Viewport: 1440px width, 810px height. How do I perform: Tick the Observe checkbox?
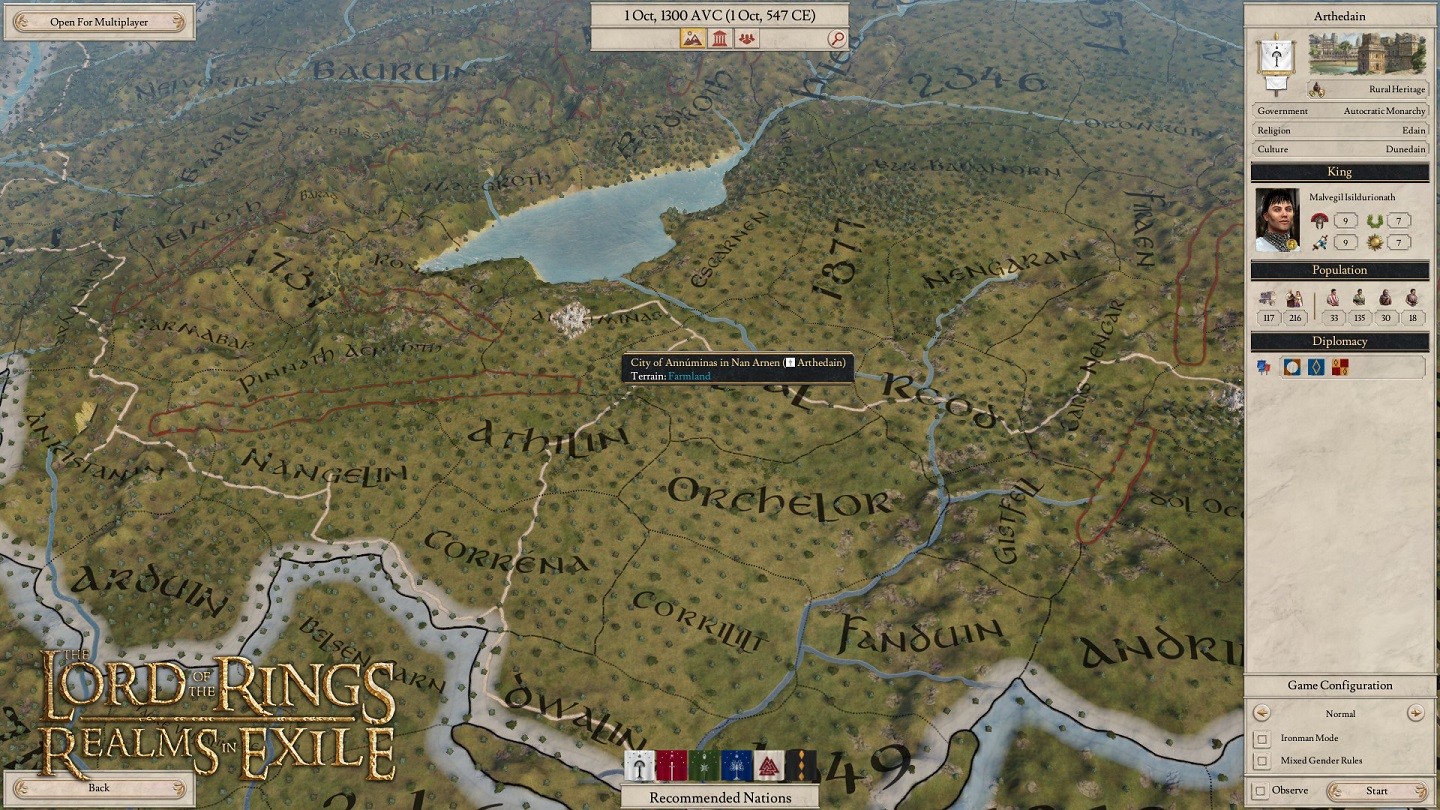(x=1261, y=791)
